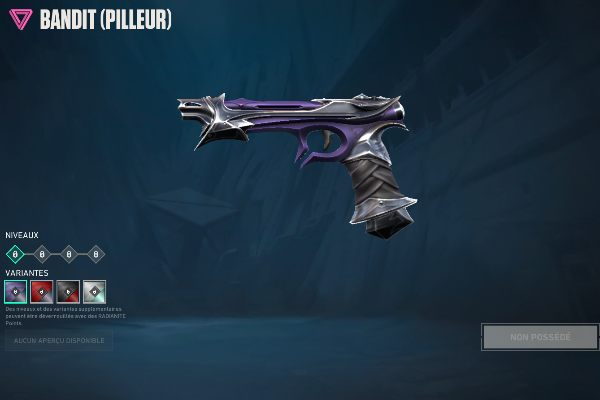Select the highlighted level diamond under Niveaux
The height and width of the screenshot is (400, 600).
click(15, 254)
